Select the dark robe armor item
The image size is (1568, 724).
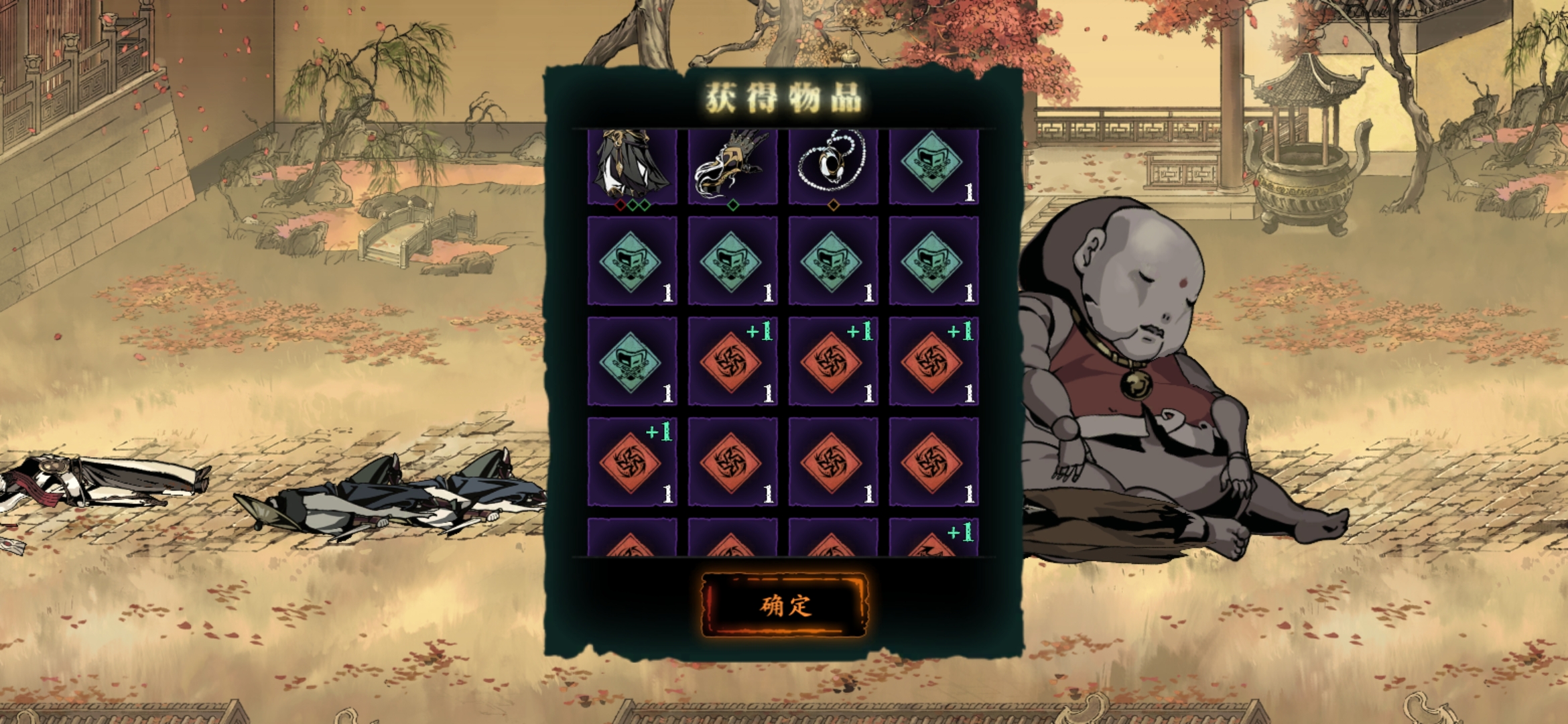(632, 166)
